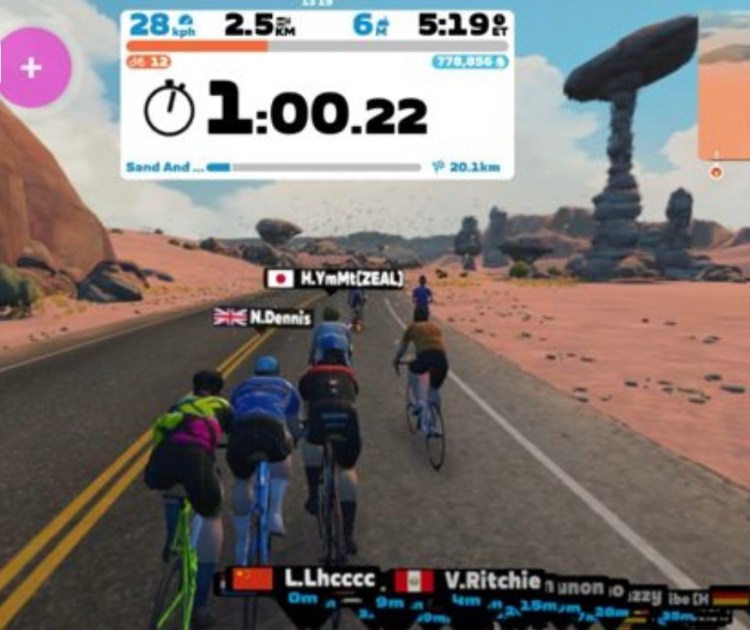Screen dimensions: 750x630
Task: Open the minimap of the desert route
Action: point(725,90)
